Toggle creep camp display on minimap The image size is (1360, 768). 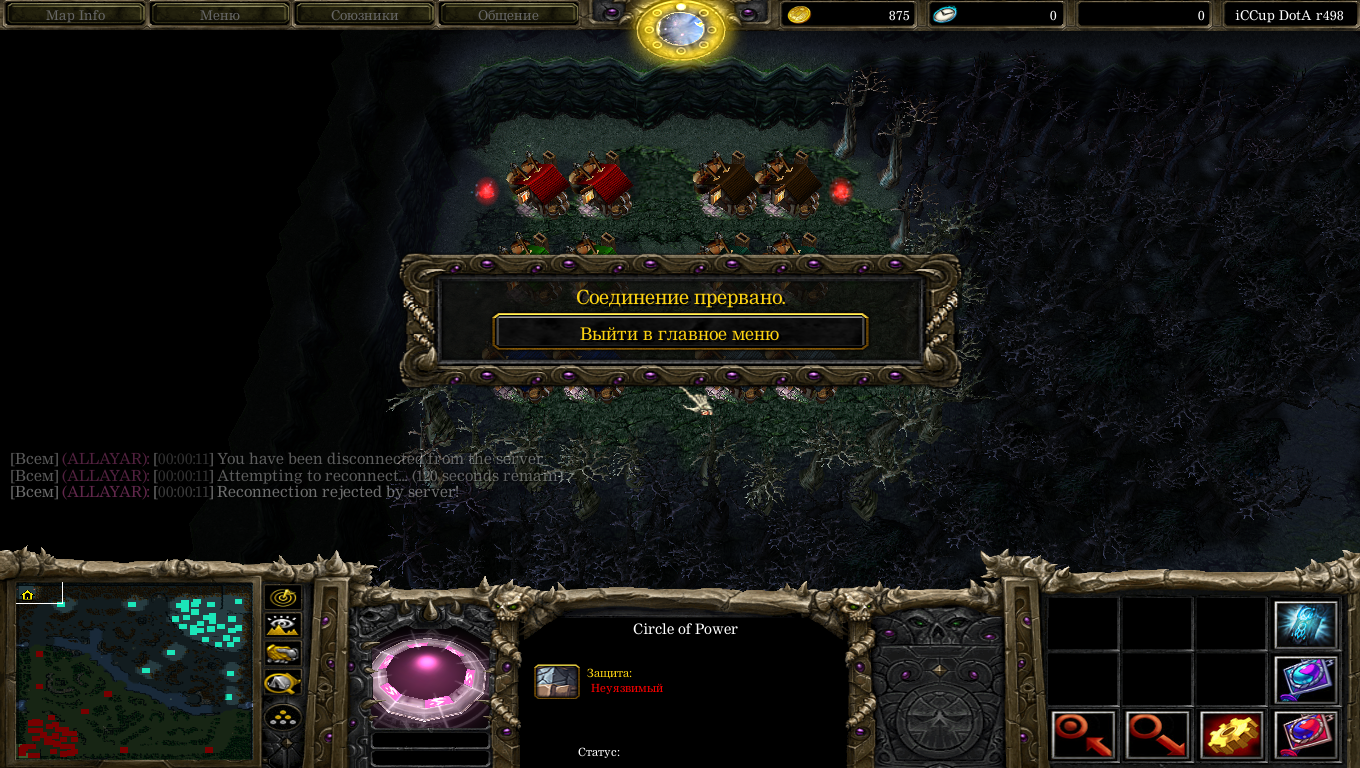(x=284, y=683)
